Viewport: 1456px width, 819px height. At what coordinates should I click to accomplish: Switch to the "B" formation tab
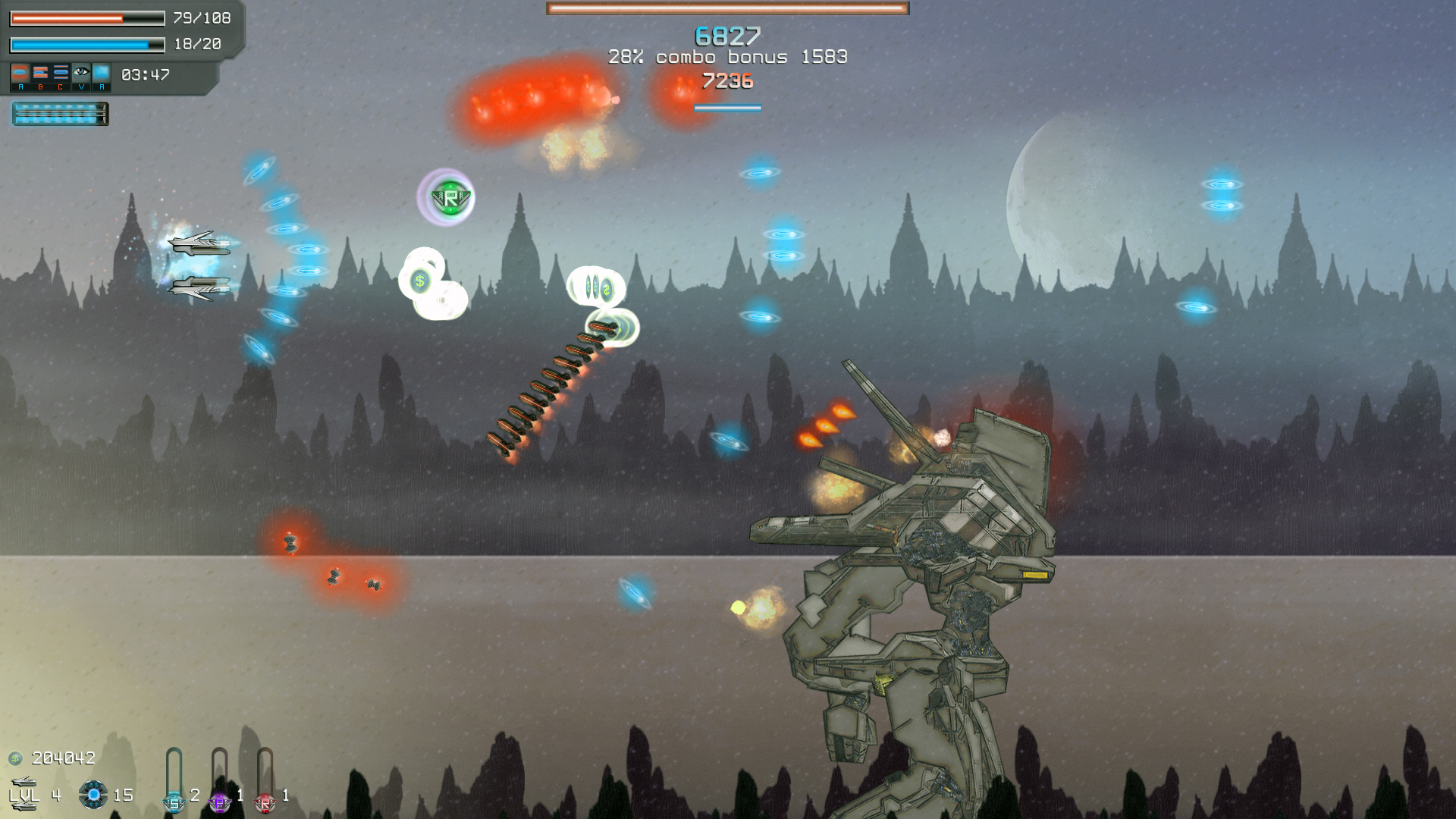[41, 72]
